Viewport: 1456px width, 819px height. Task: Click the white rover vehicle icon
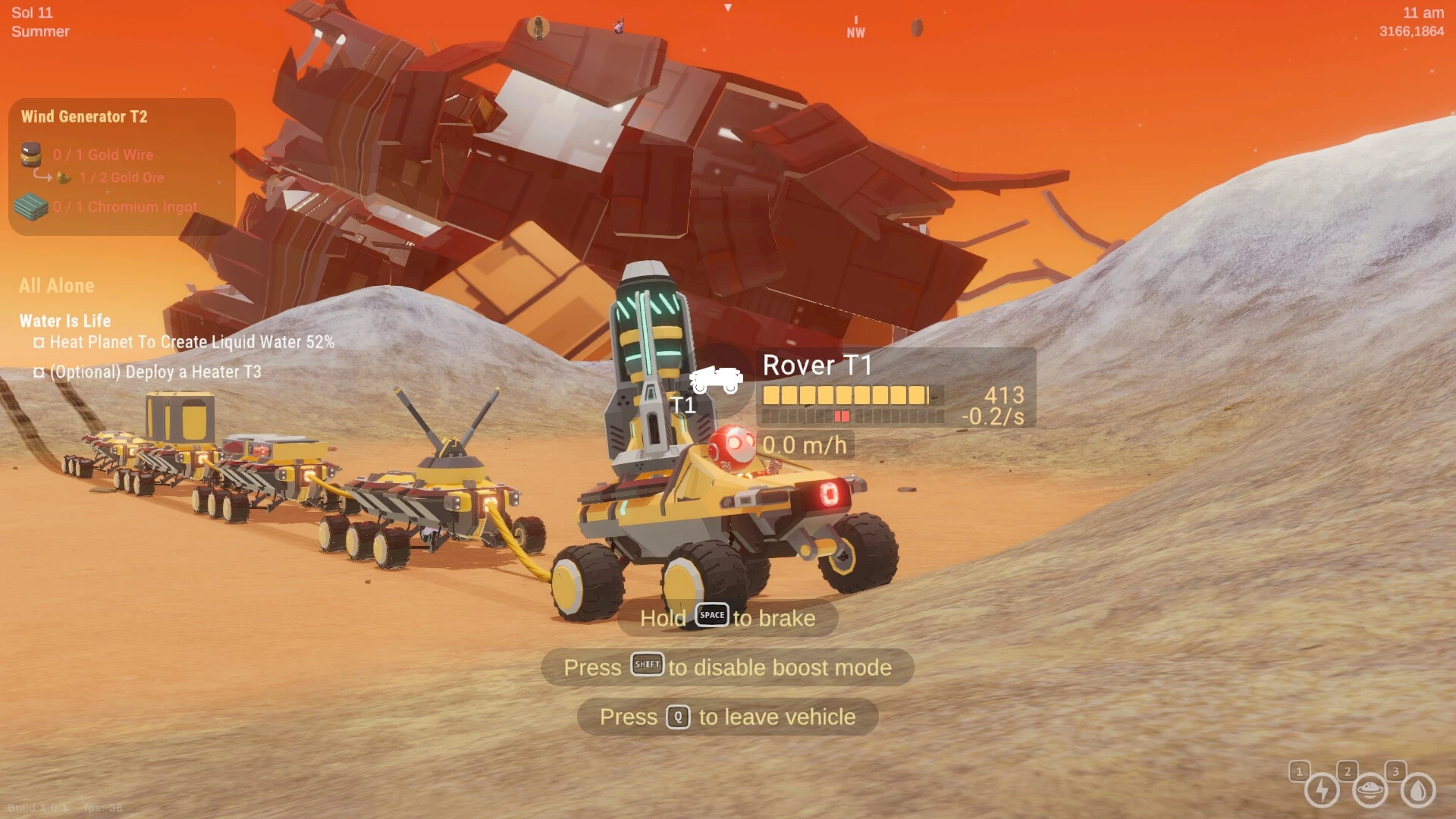pyautogui.click(x=715, y=378)
